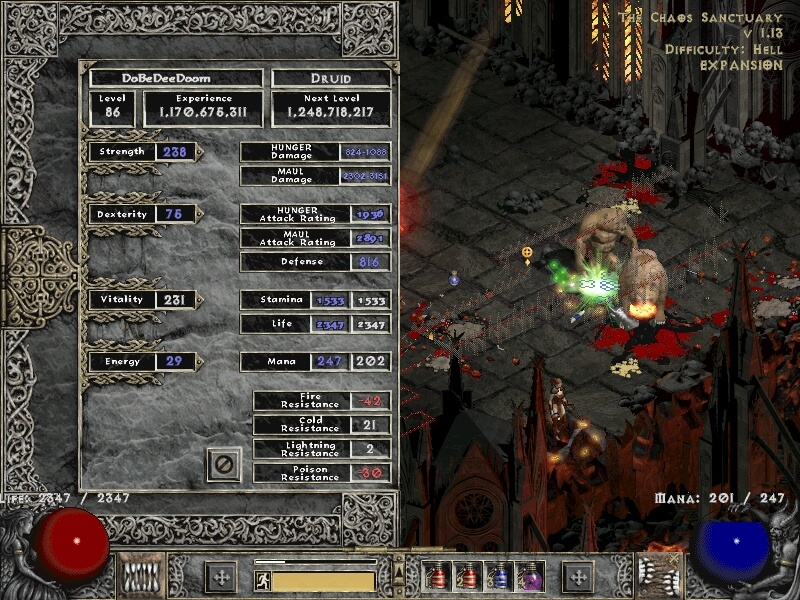
Task: Close the character stats panel
Action: pos(224,465)
